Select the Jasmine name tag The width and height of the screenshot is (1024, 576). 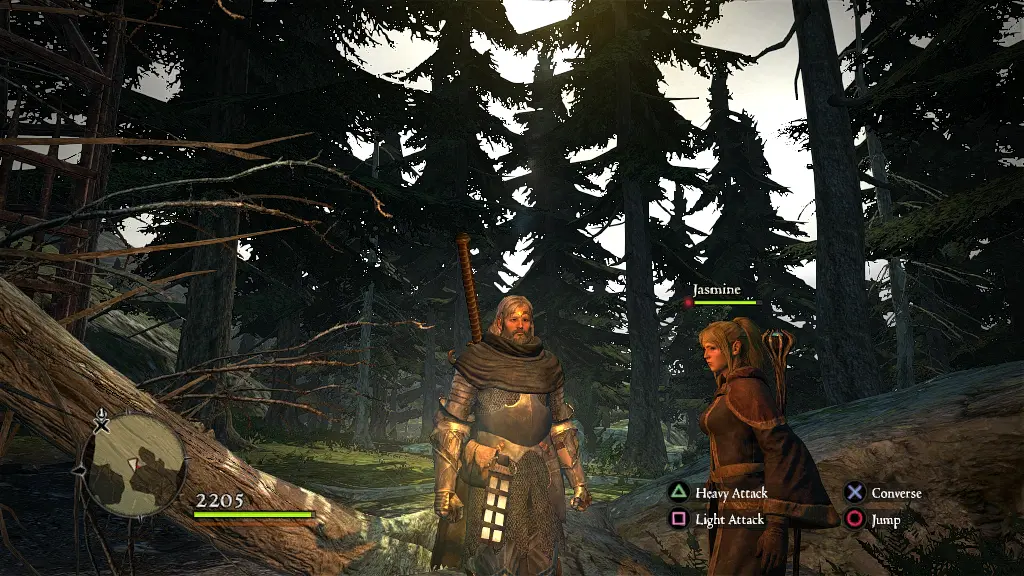717,290
